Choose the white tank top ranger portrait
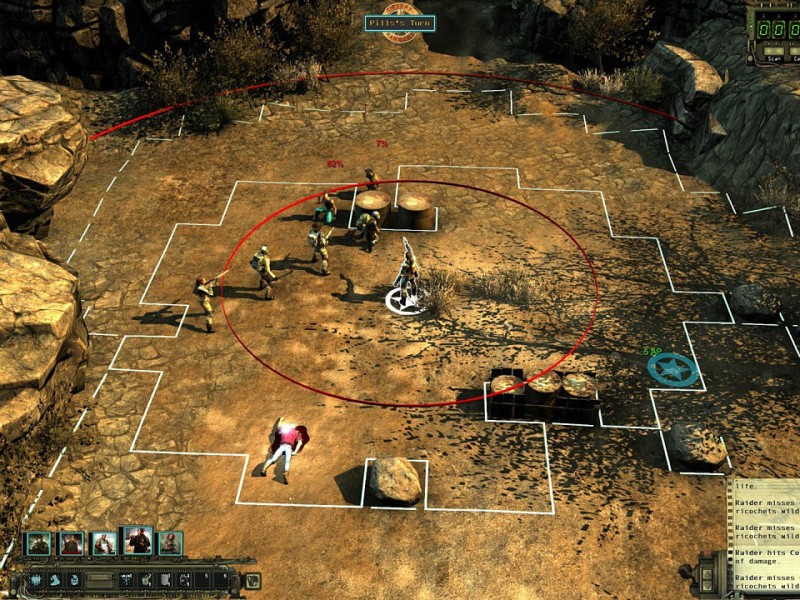This screenshot has width=800, height=600. coord(105,544)
